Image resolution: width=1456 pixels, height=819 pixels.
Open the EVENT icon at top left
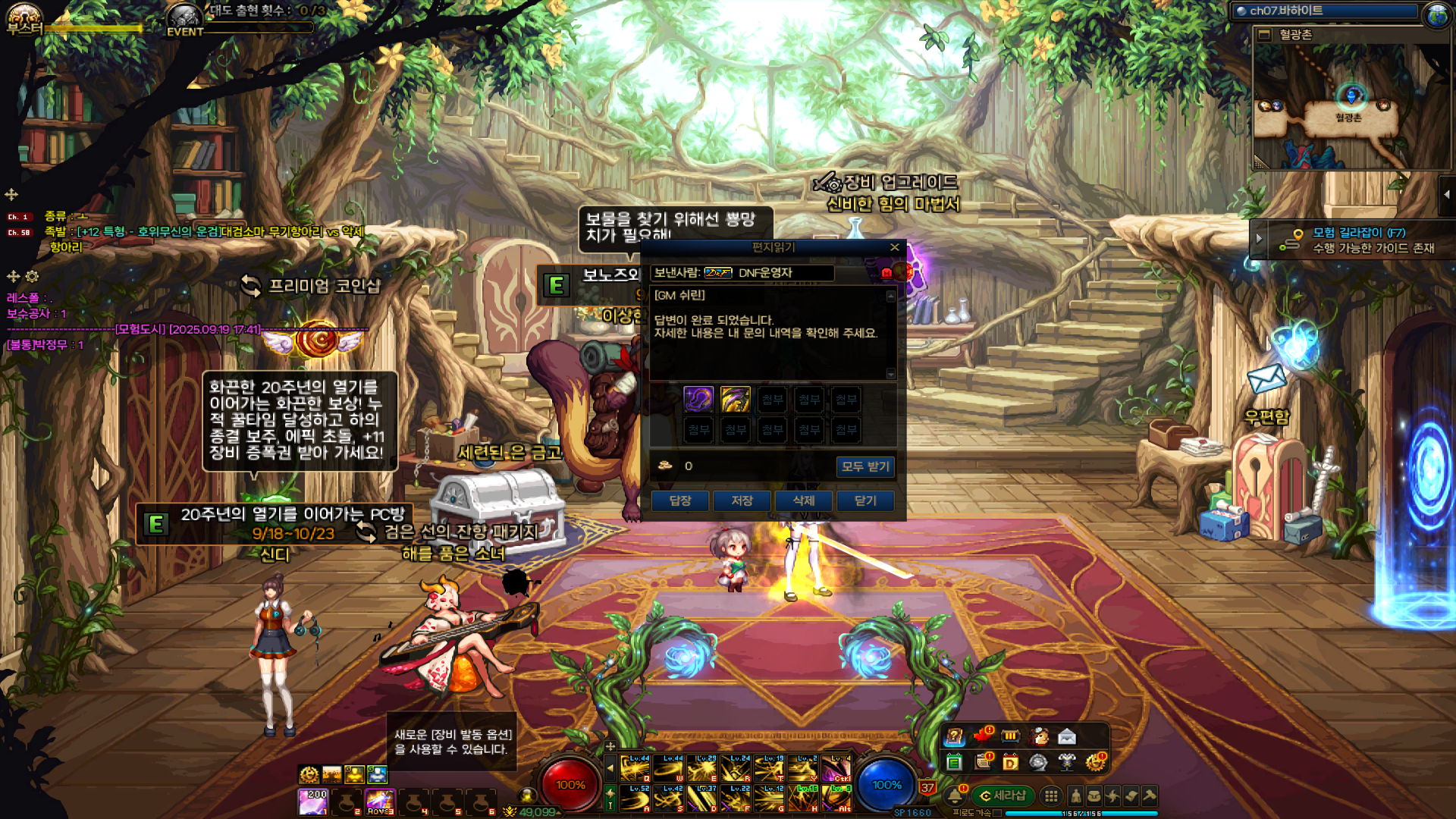click(x=184, y=19)
